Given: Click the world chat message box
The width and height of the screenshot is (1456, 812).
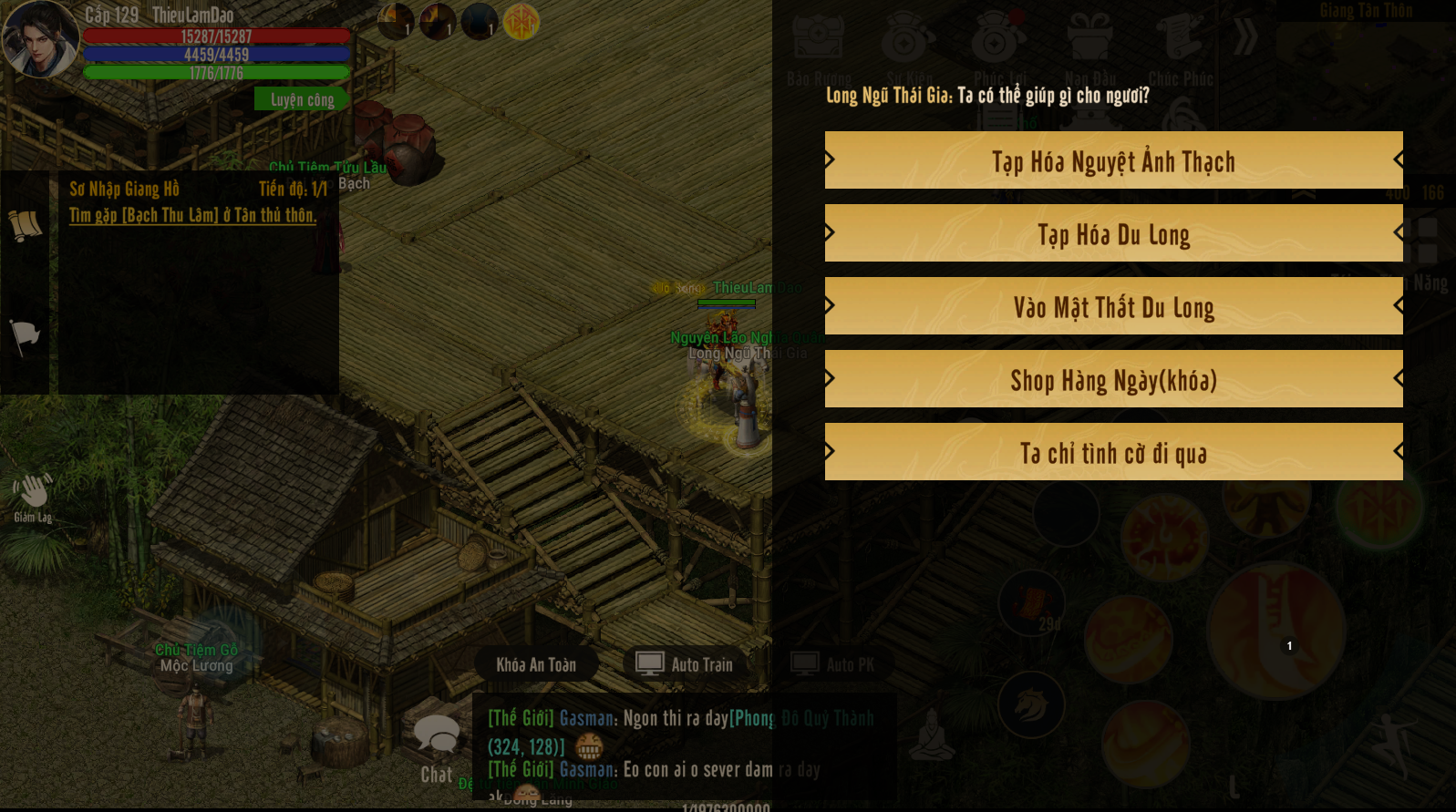Looking at the screenshot, I should click(684, 745).
